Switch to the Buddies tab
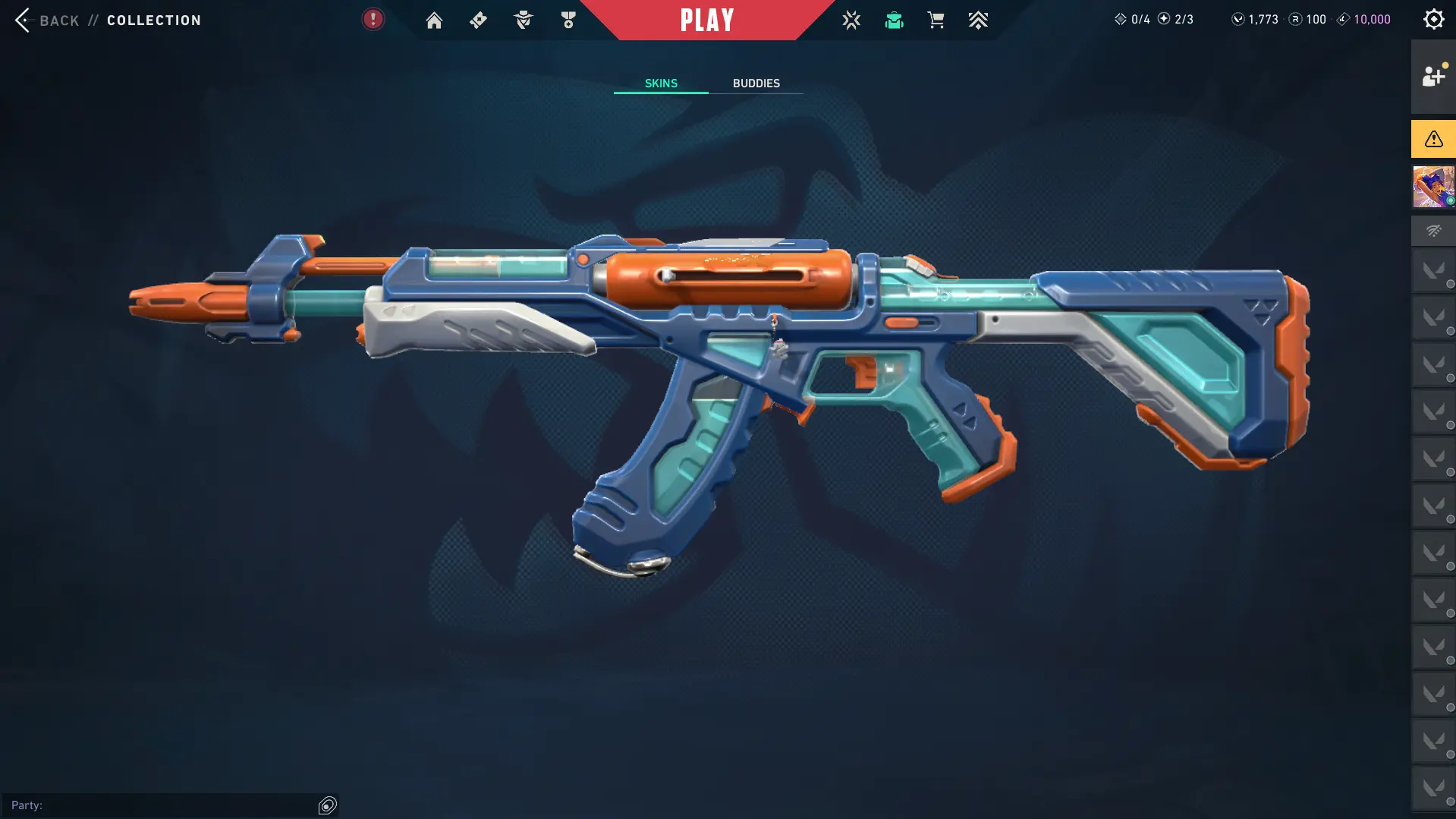The width and height of the screenshot is (1456, 819). click(x=756, y=83)
